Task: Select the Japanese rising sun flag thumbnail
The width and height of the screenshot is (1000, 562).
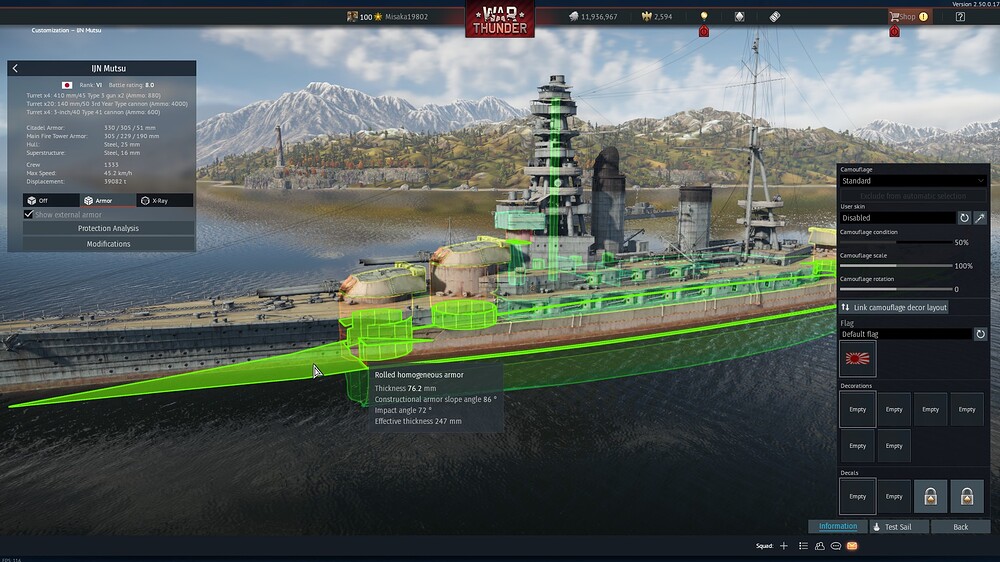Action: (x=857, y=358)
